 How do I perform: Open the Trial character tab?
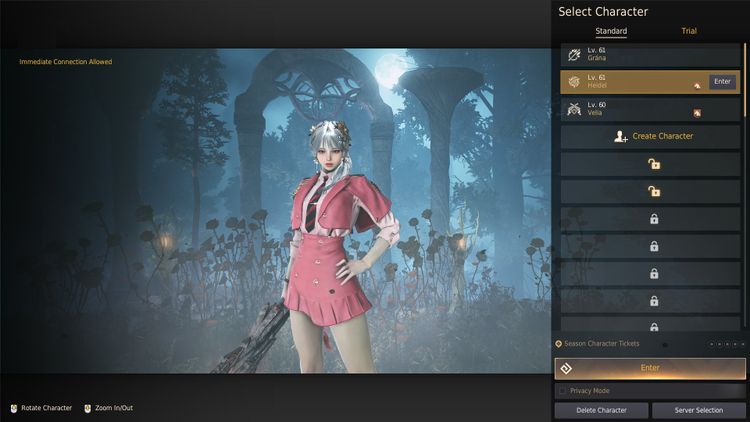(x=689, y=31)
